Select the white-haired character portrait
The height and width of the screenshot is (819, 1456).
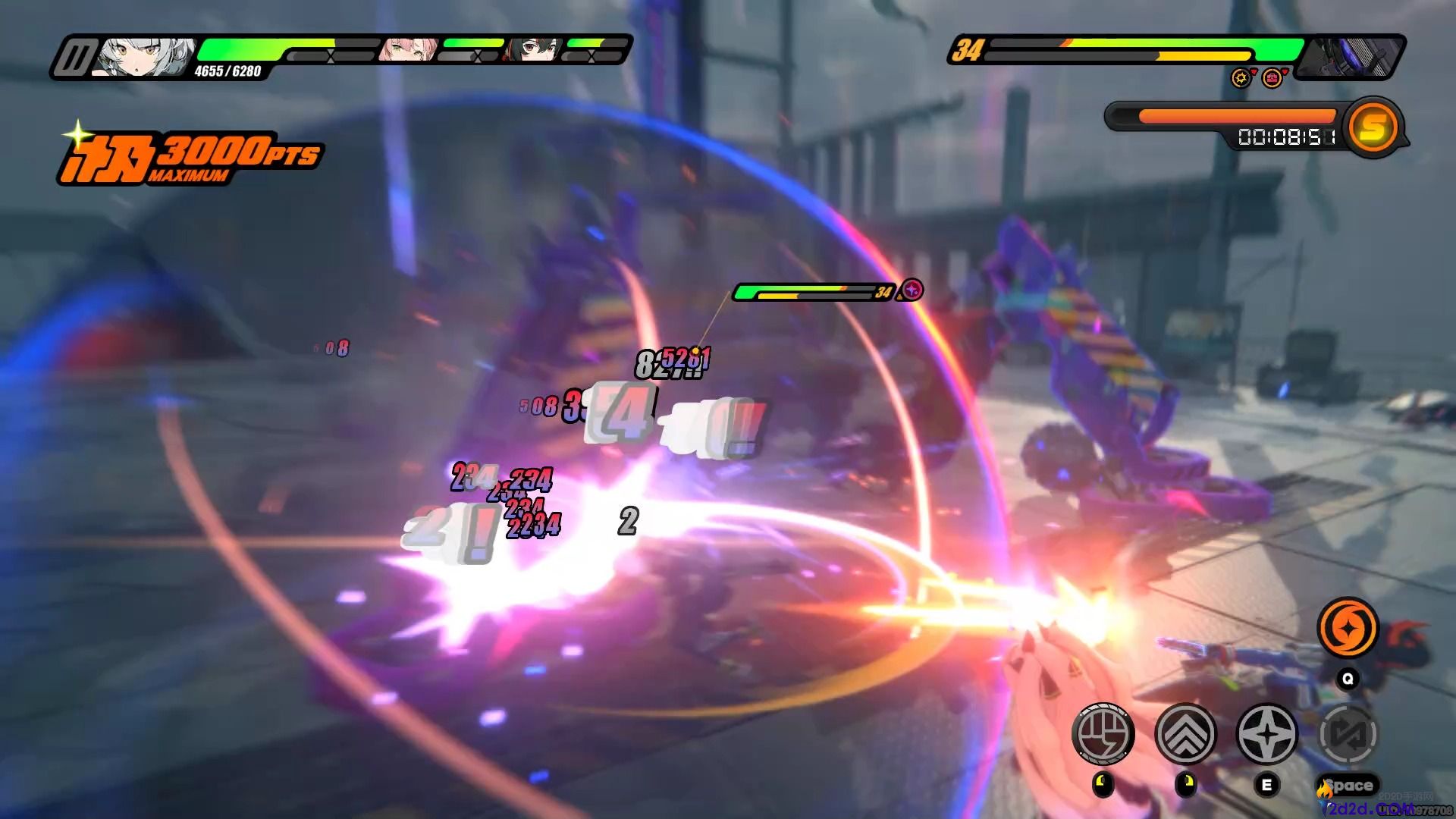coord(143,57)
